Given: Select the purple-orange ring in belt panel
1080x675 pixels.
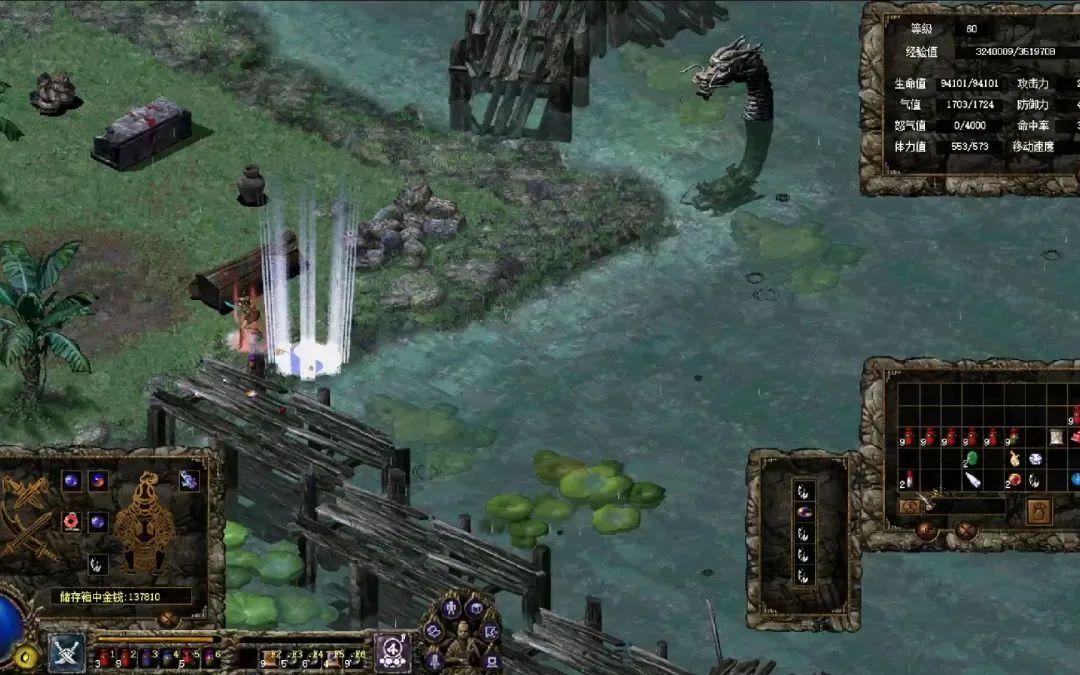Looking at the screenshot, I should [x=804, y=512].
